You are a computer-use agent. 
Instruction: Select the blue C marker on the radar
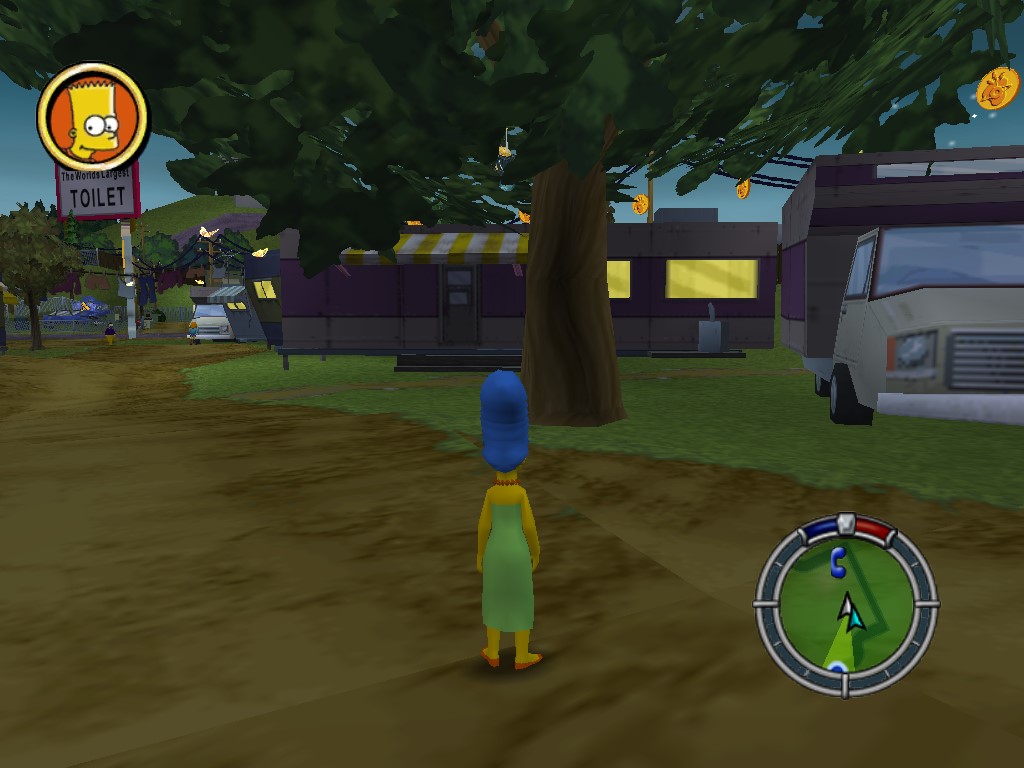click(837, 562)
